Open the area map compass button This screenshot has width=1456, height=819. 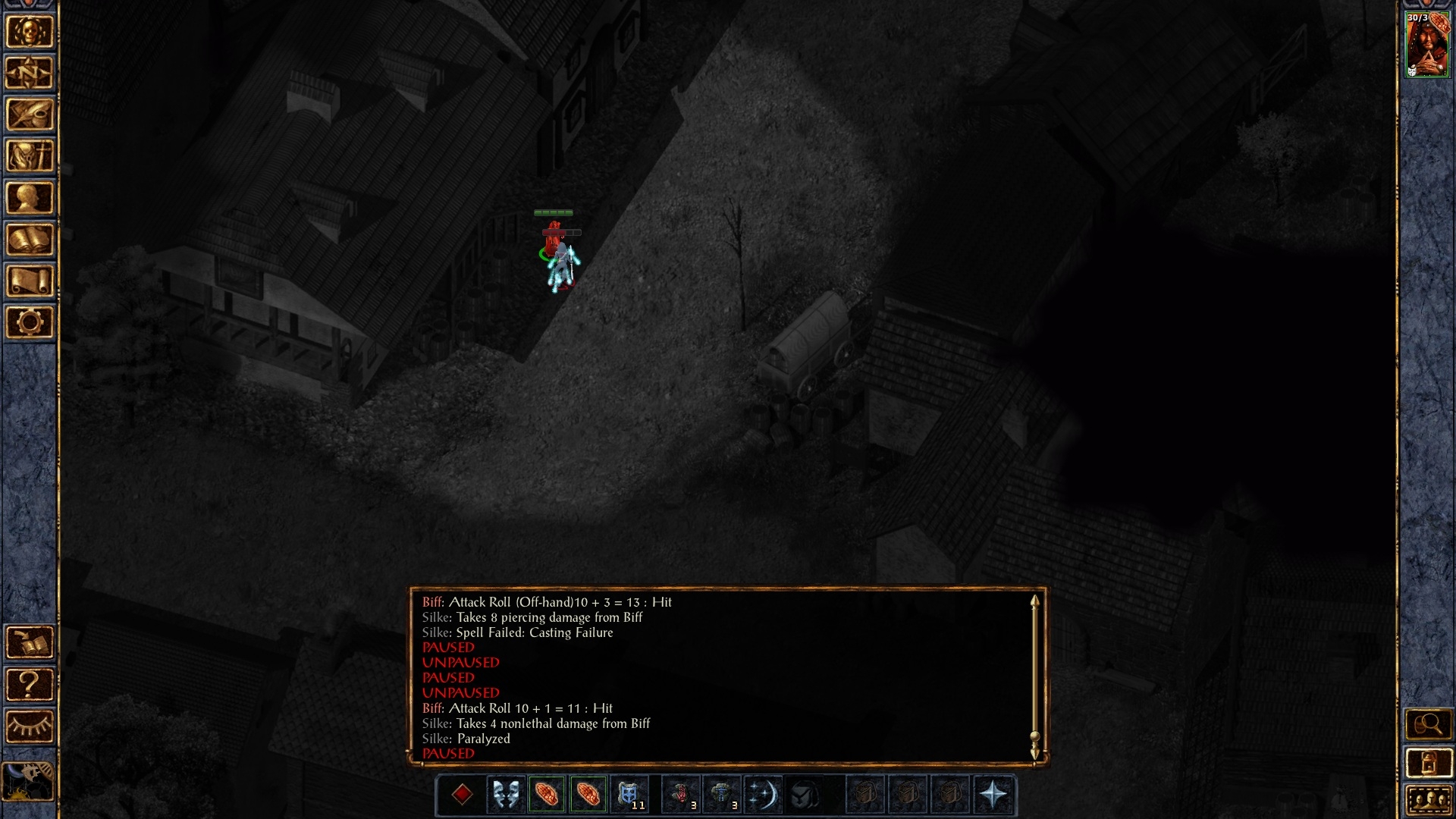30,74
